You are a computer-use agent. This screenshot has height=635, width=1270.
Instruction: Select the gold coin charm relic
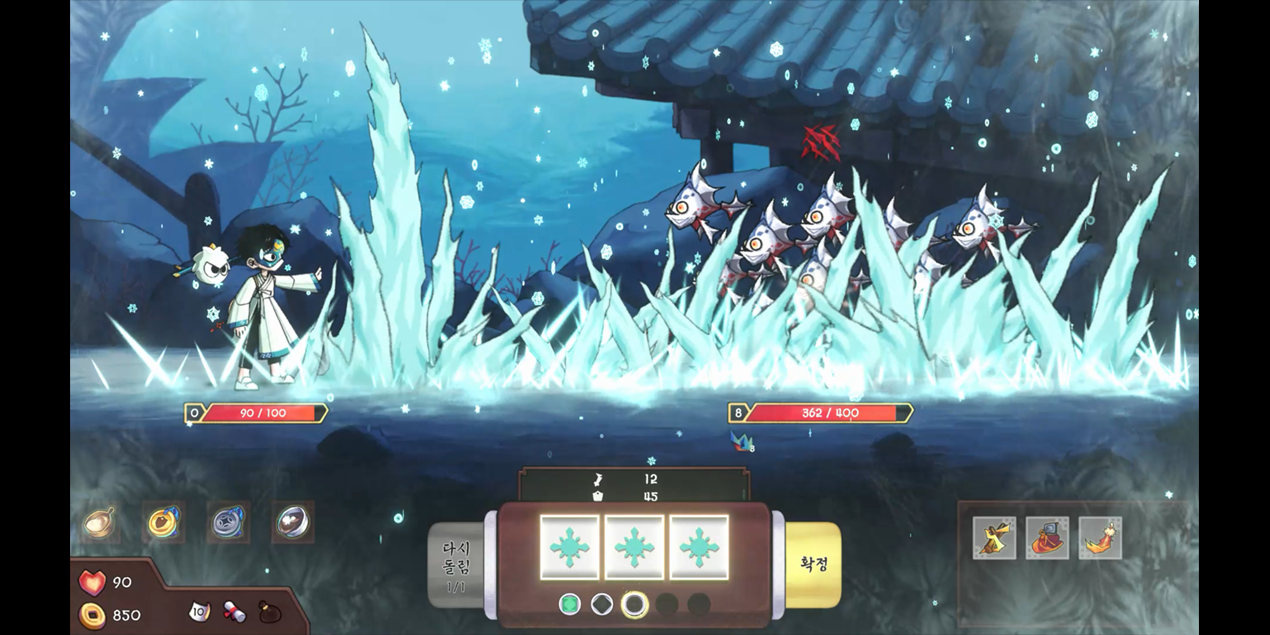coord(162,521)
